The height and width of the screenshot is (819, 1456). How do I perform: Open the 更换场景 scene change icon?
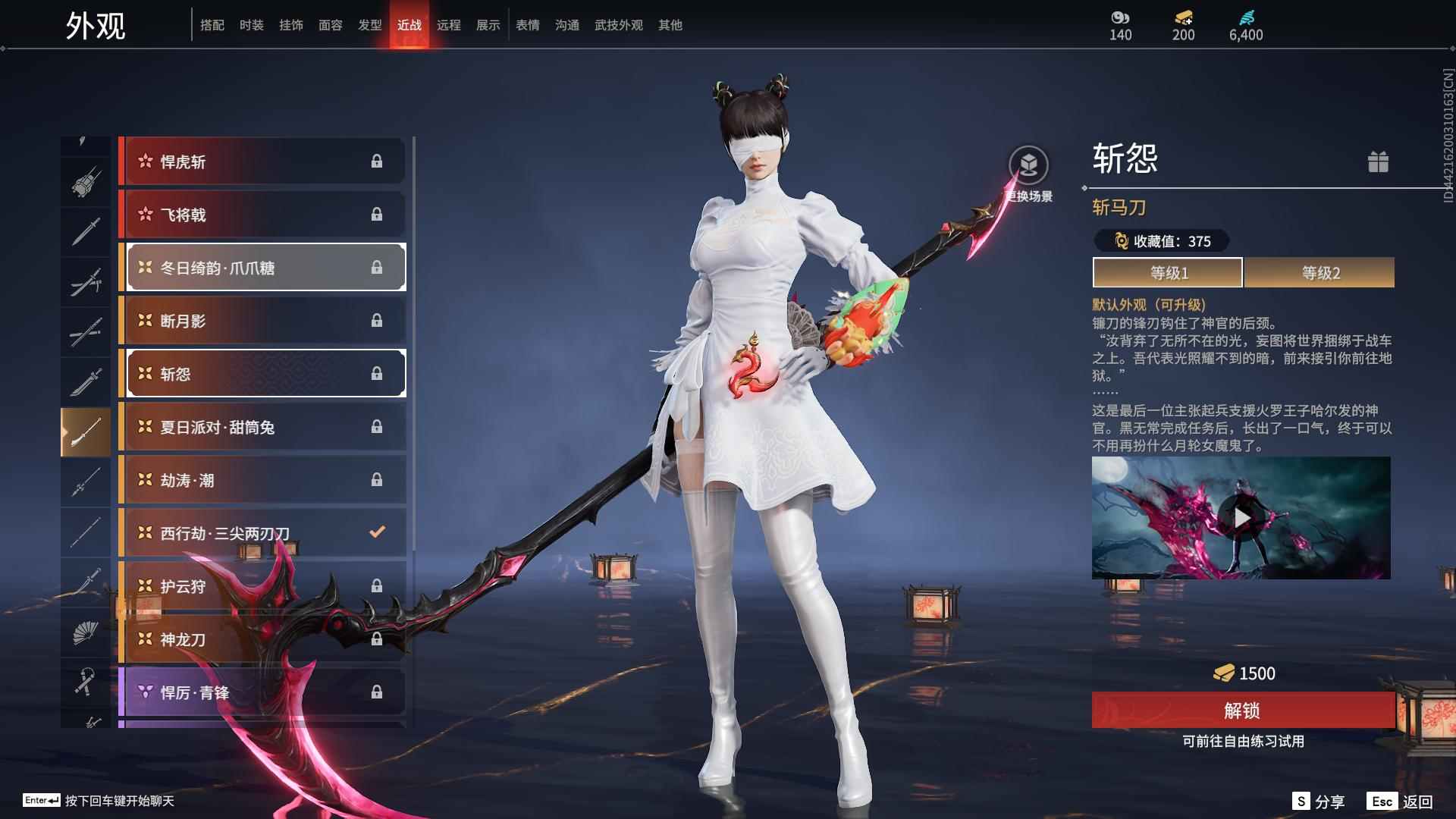click(x=1028, y=165)
